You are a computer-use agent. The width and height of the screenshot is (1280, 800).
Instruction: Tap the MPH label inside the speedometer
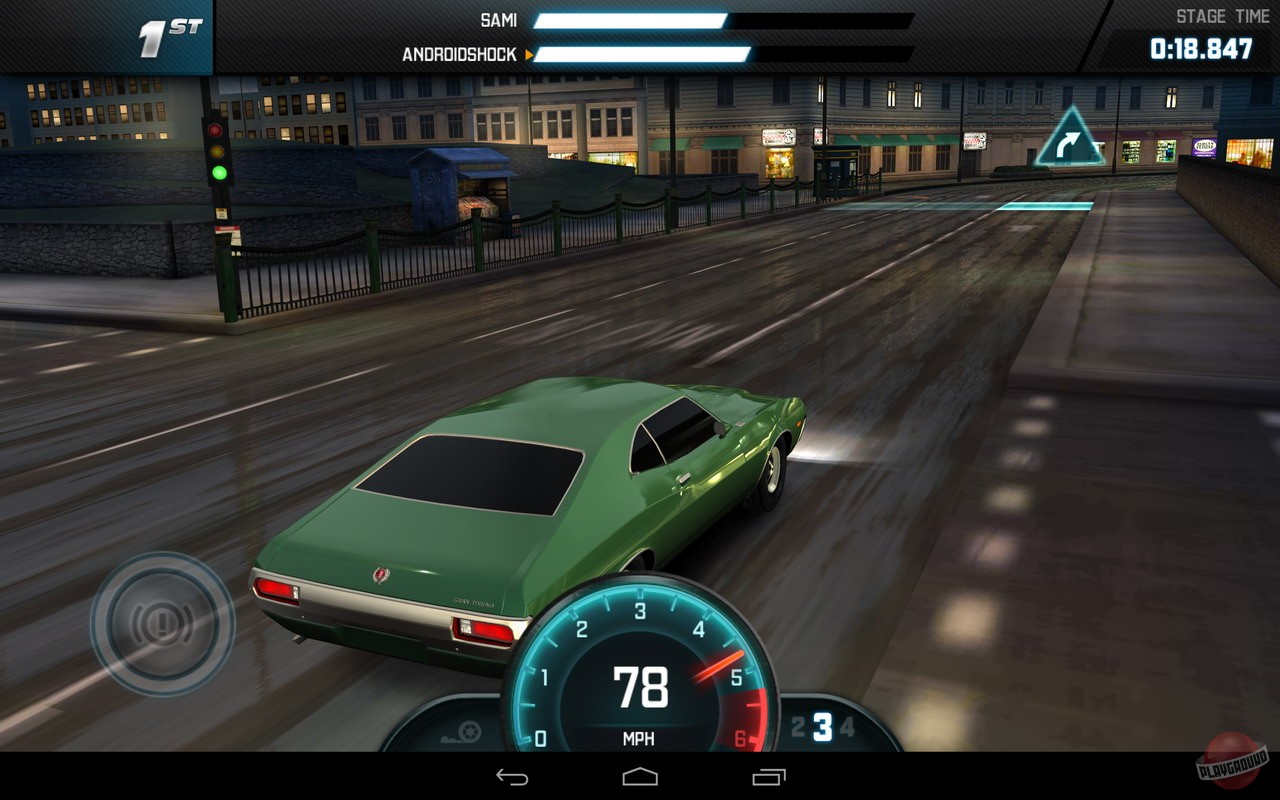point(639,740)
